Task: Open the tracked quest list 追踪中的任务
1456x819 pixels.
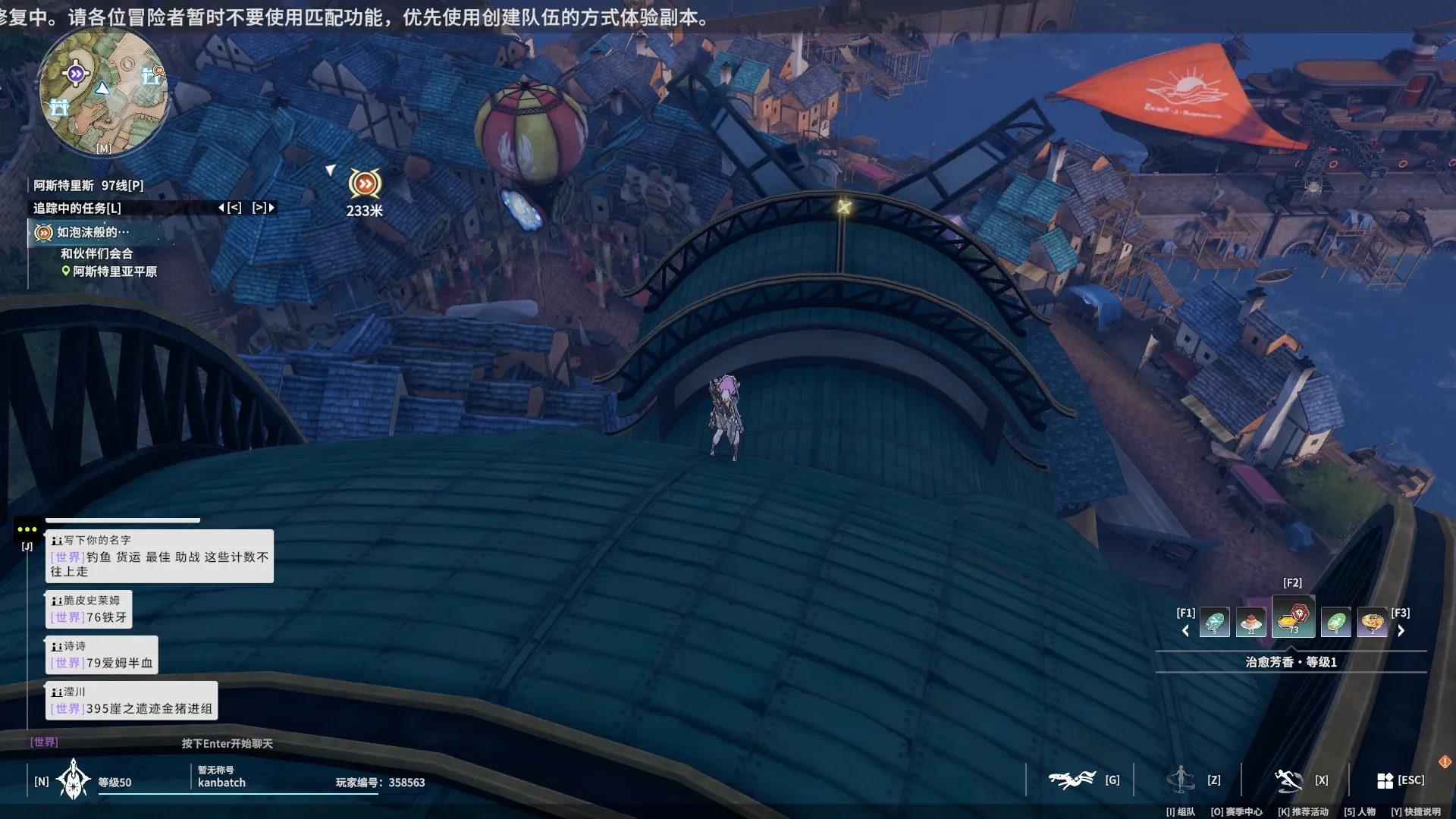Action: tap(77, 208)
